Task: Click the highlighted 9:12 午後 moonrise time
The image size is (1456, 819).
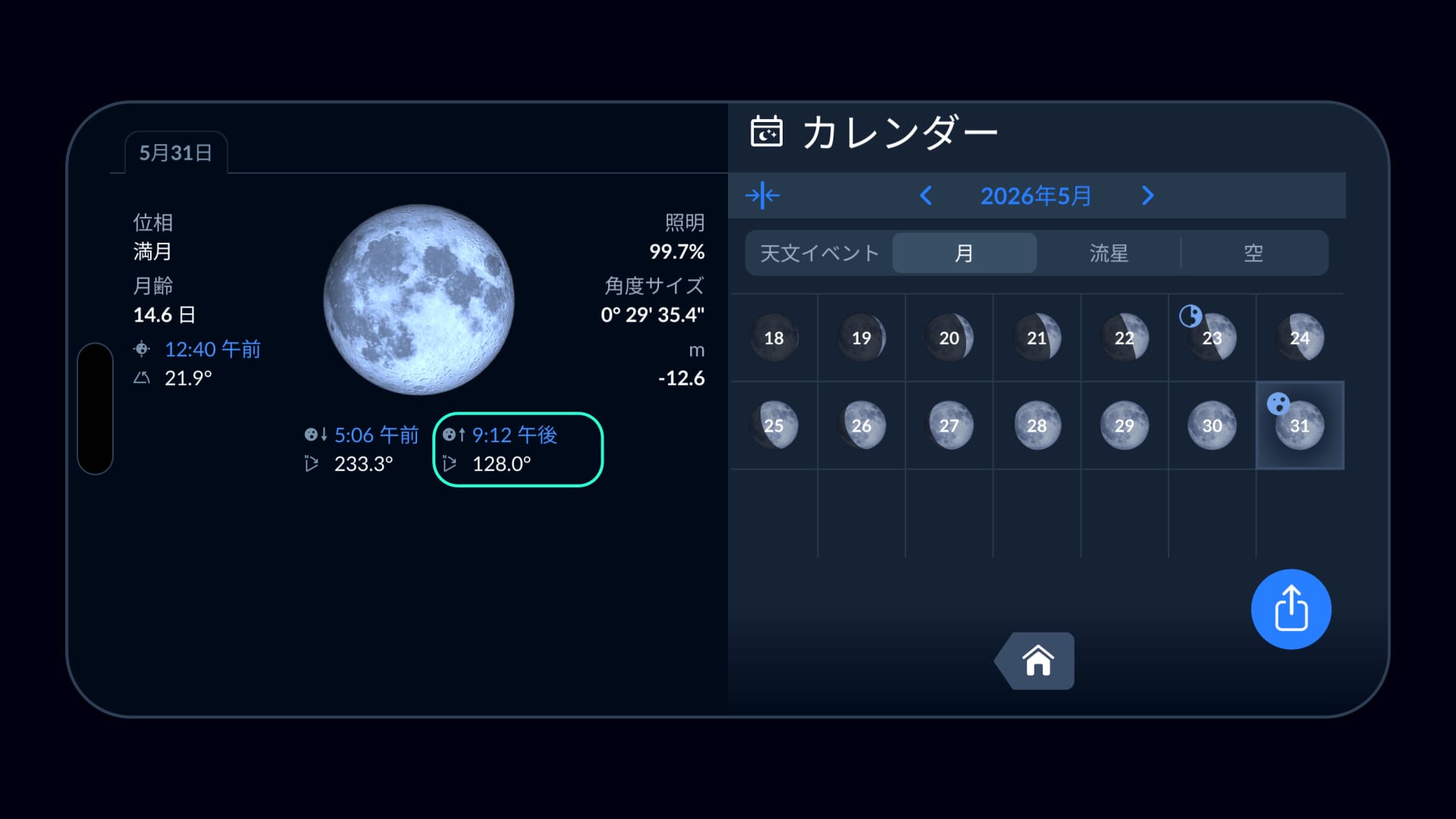Action: (x=516, y=435)
